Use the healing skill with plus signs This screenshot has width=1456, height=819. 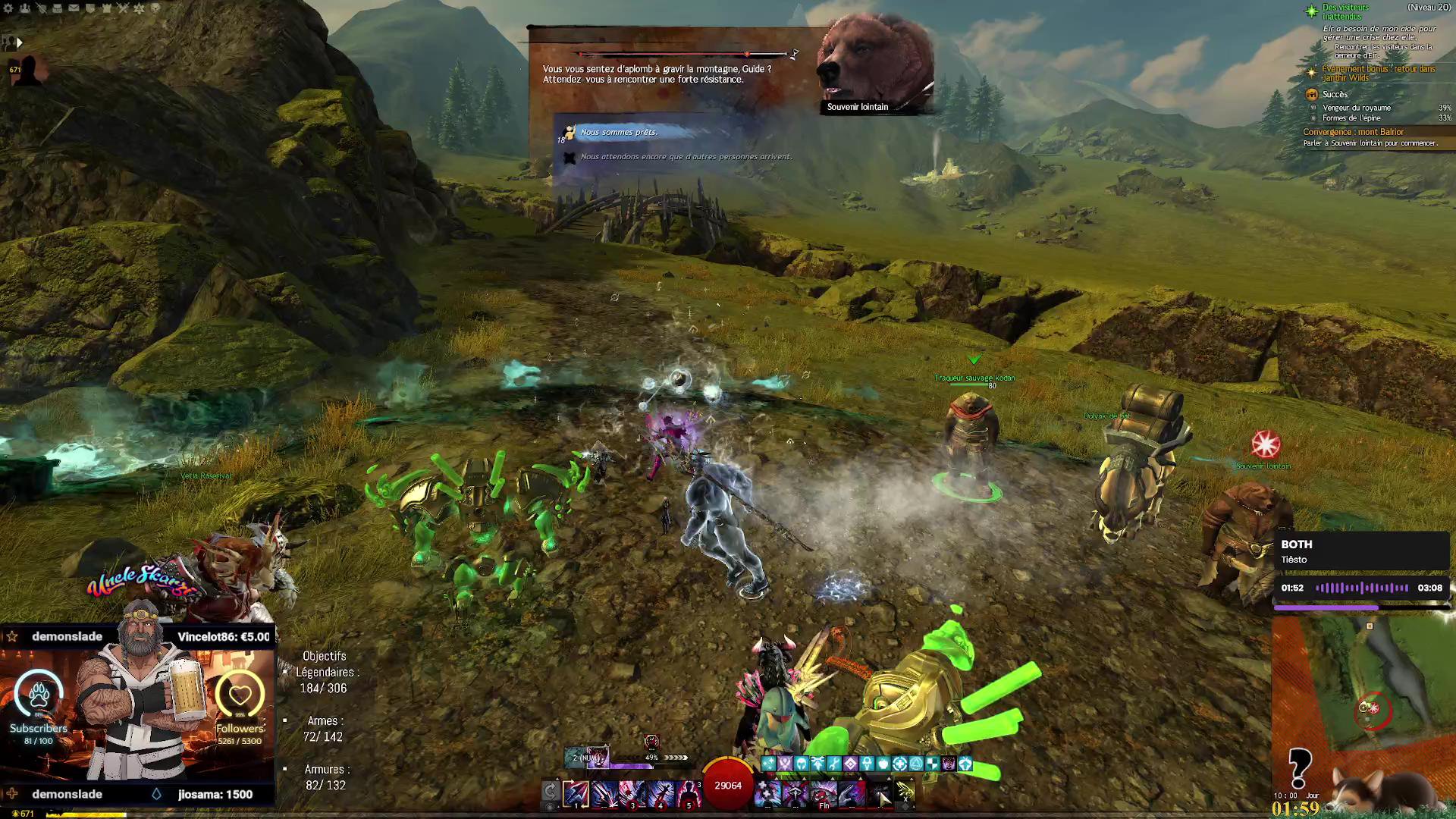click(x=767, y=794)
